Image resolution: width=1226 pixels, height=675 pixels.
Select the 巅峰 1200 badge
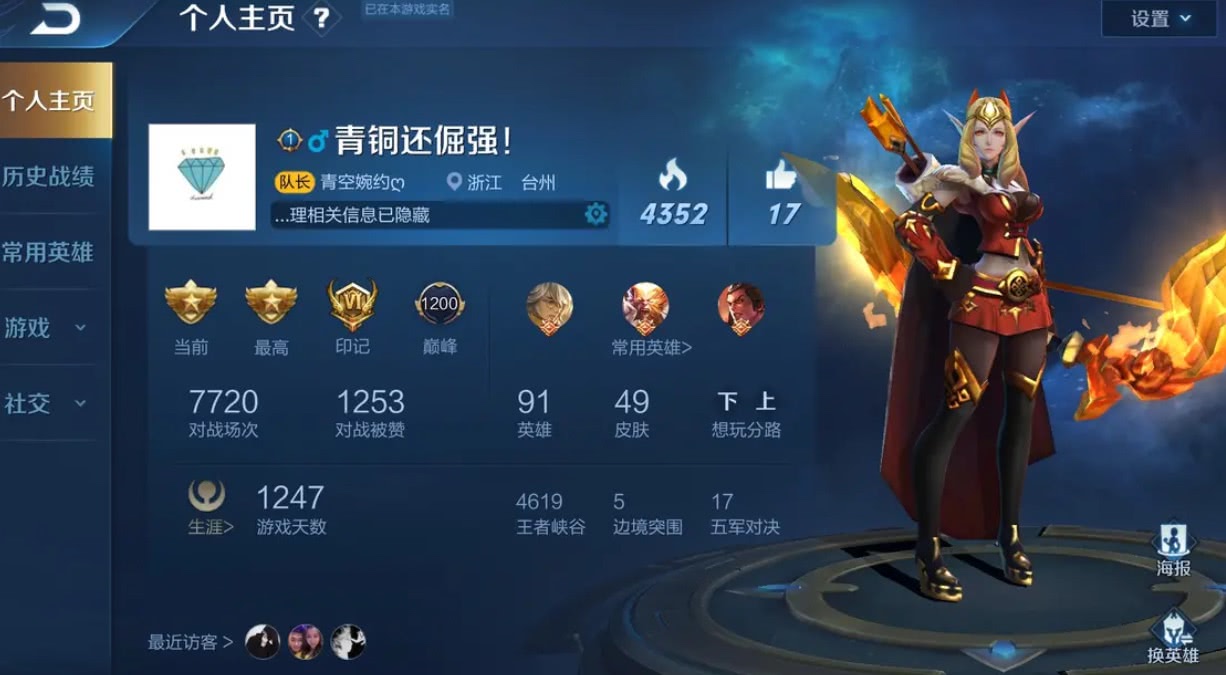(x=439, y=305)
